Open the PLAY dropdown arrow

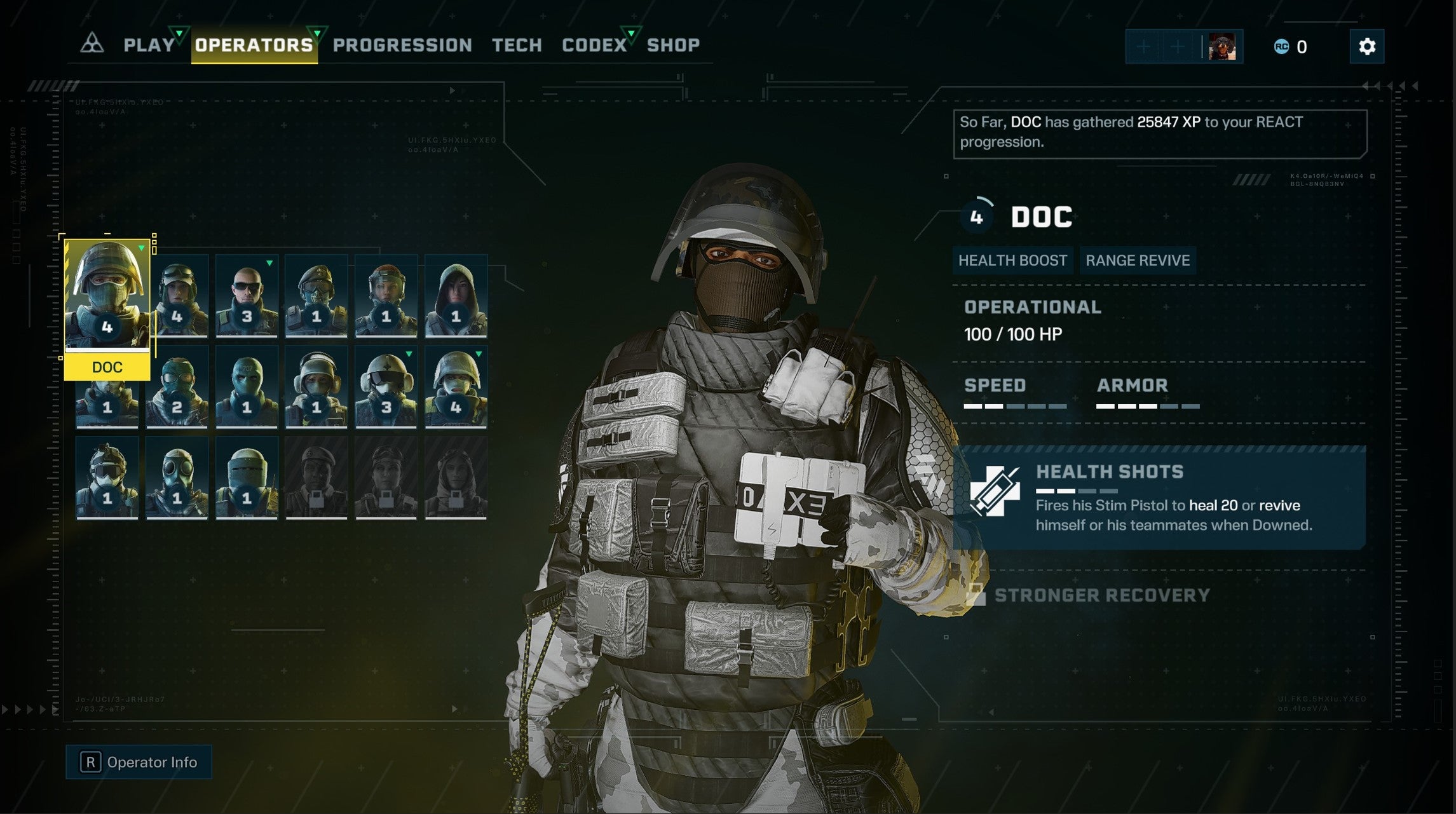pyautogui.click(x=179, y=34)
